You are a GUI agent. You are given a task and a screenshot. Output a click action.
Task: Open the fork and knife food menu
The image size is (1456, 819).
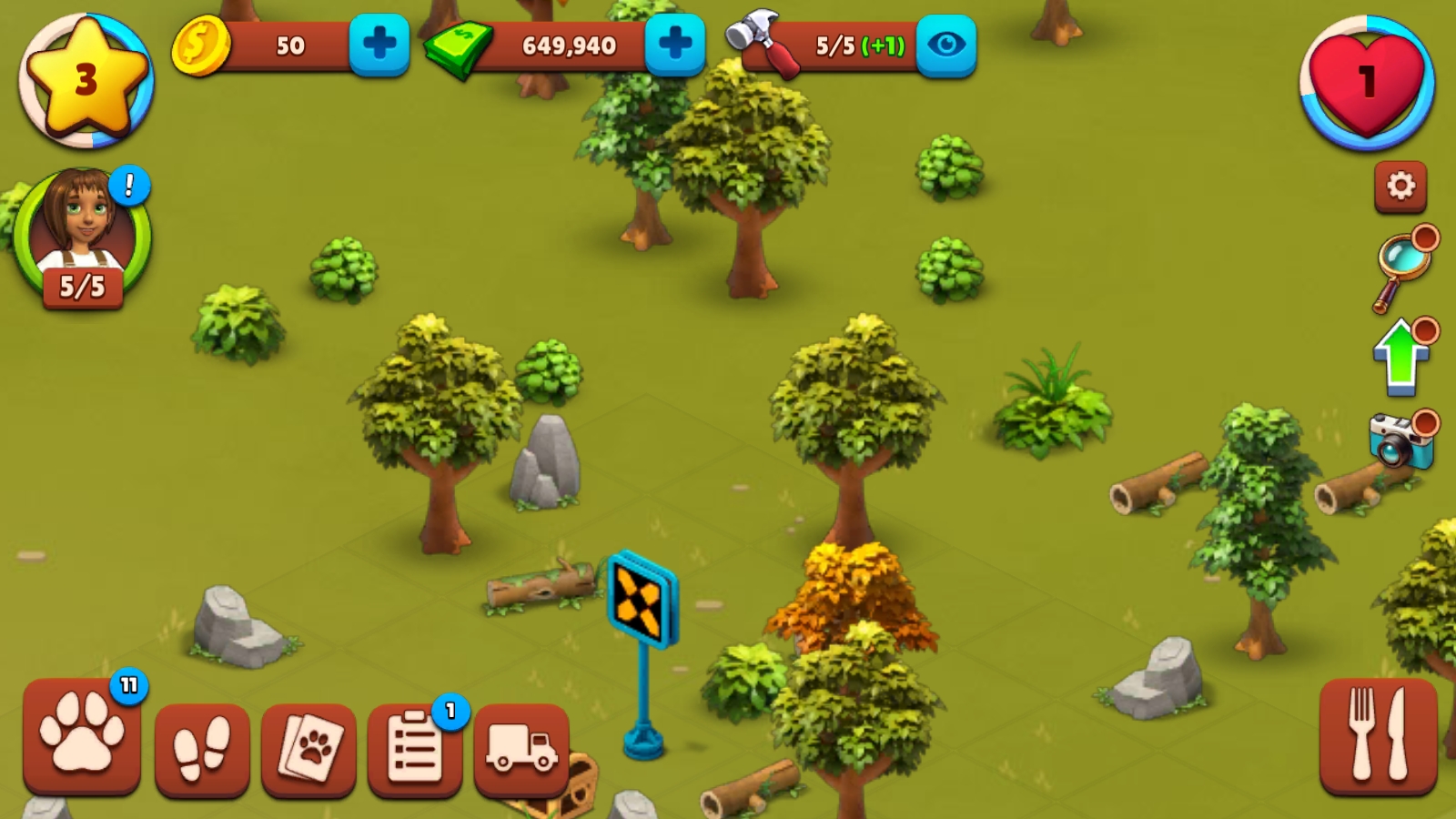(x=1378, y=735)
